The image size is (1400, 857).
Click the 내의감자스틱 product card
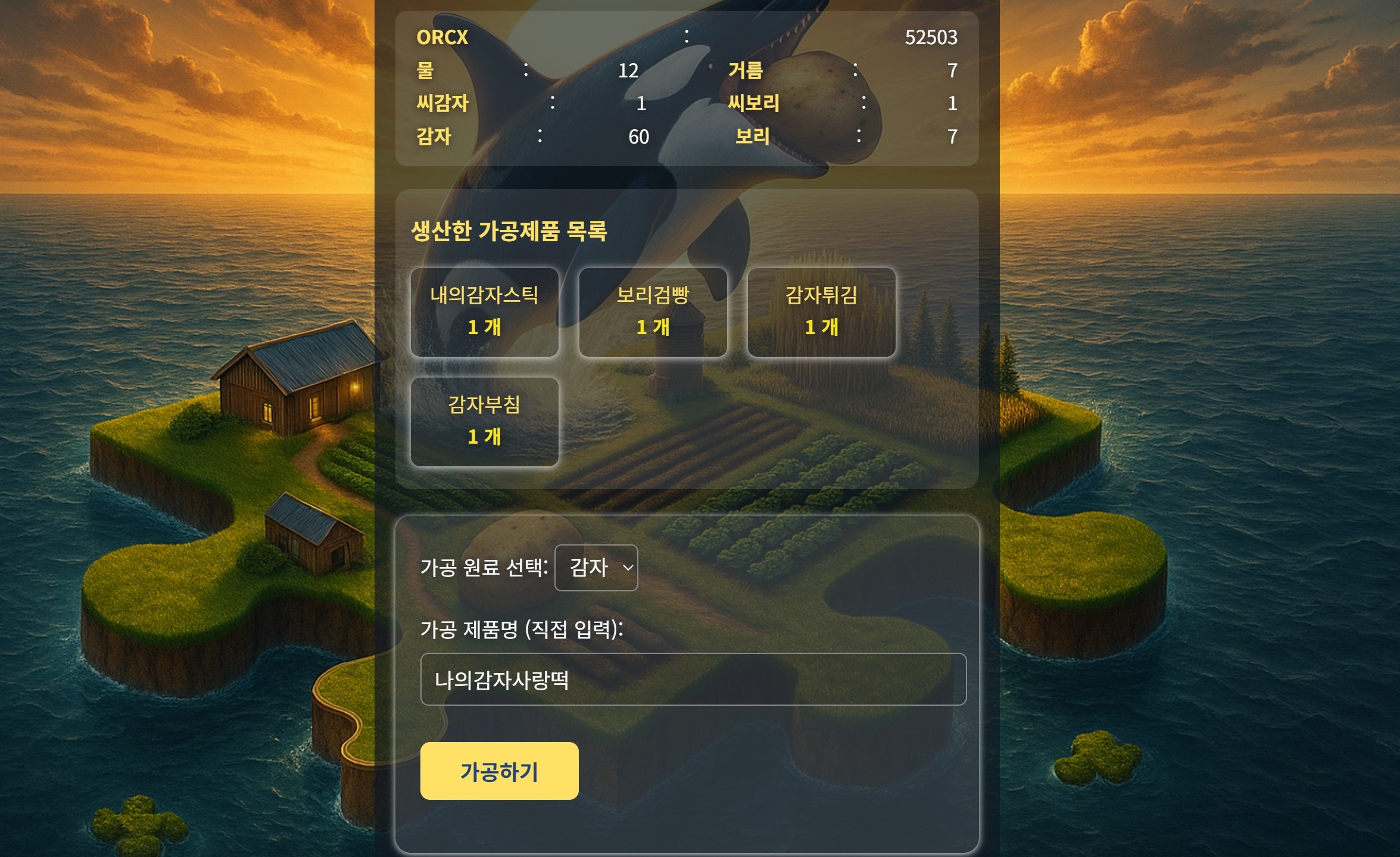[x=485, y=312]
